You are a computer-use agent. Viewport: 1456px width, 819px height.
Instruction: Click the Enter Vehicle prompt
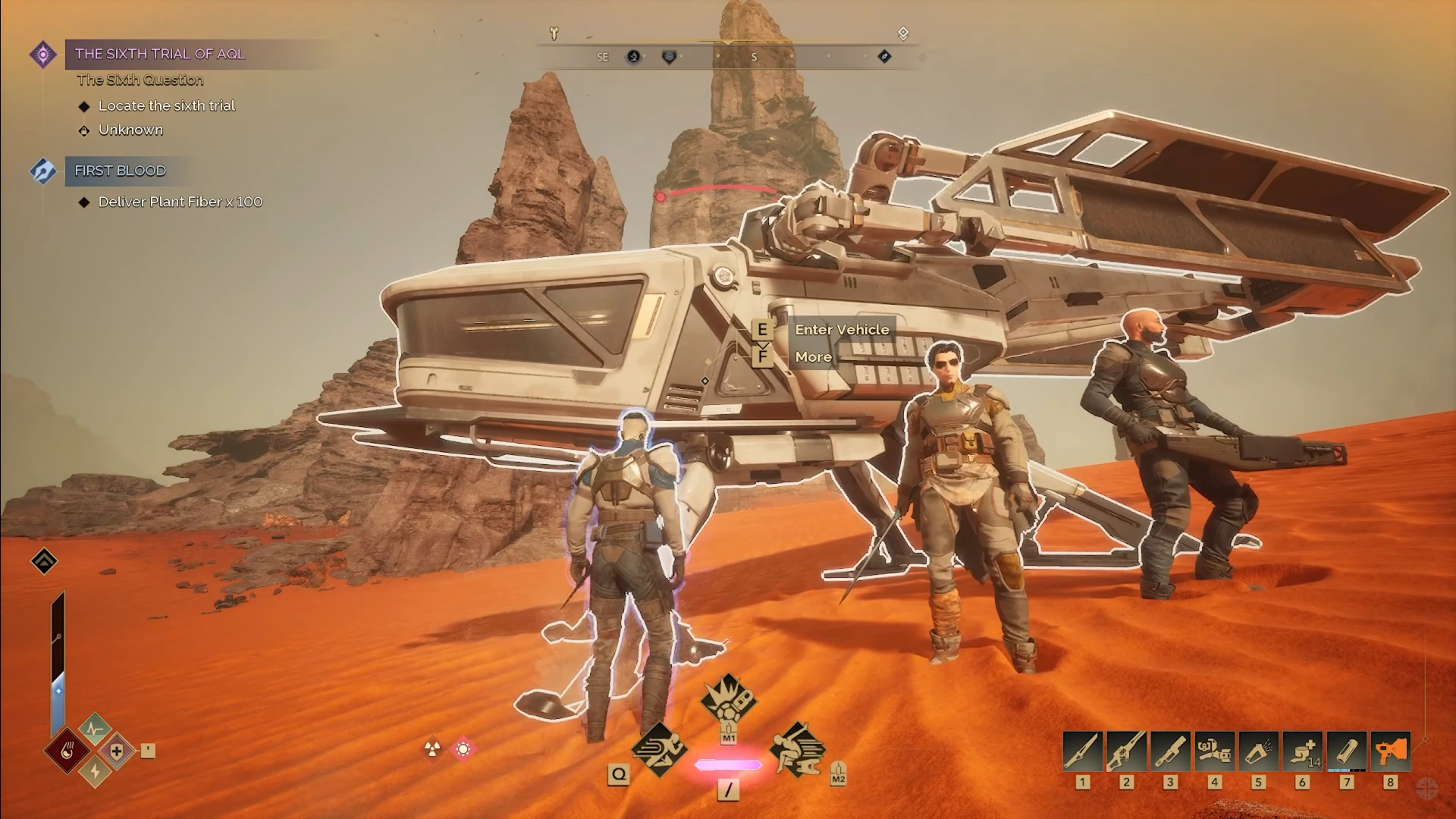842,330
